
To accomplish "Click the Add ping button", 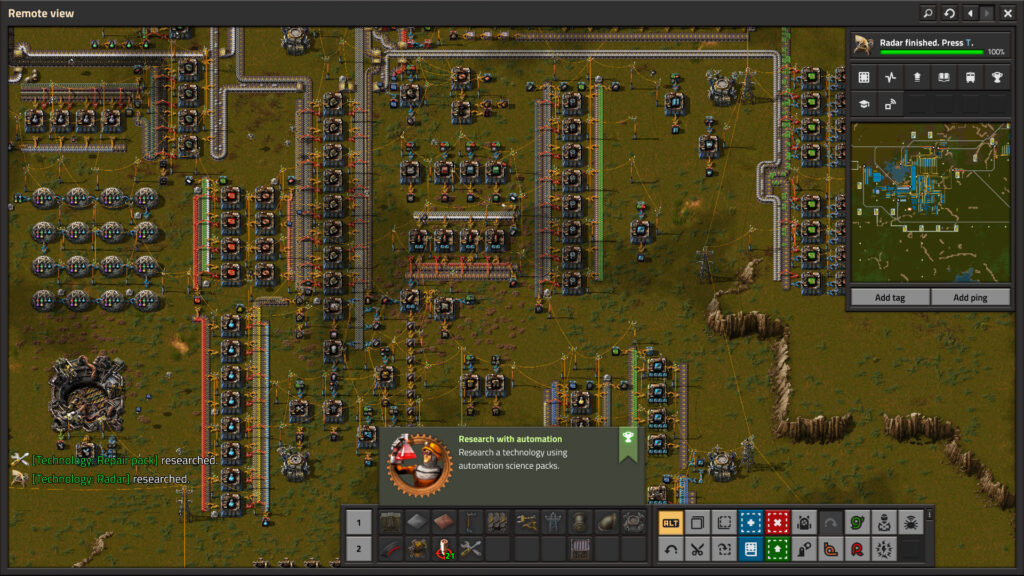I will coord(970,298).
